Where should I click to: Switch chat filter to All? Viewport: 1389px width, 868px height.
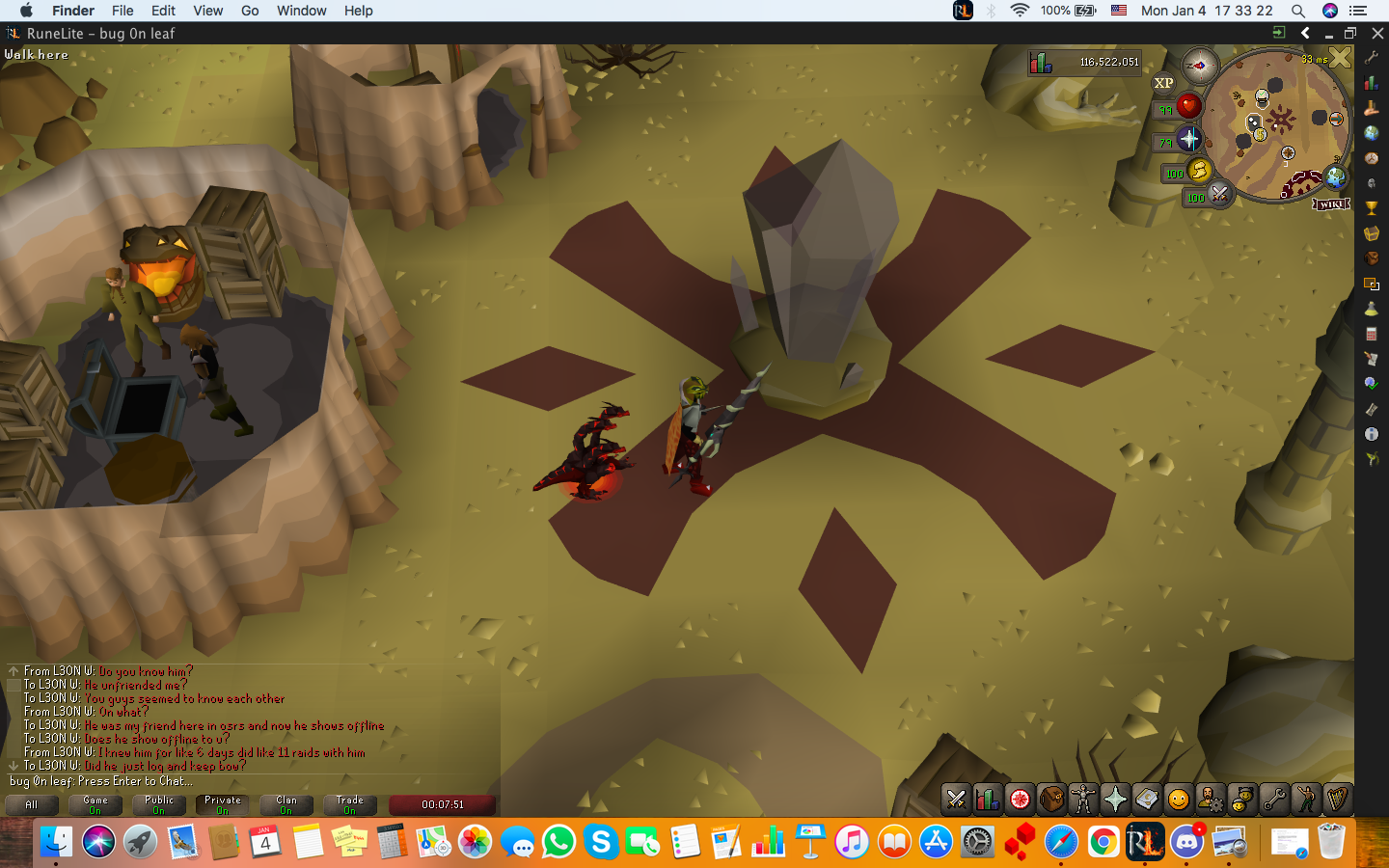tap(32, 804)
